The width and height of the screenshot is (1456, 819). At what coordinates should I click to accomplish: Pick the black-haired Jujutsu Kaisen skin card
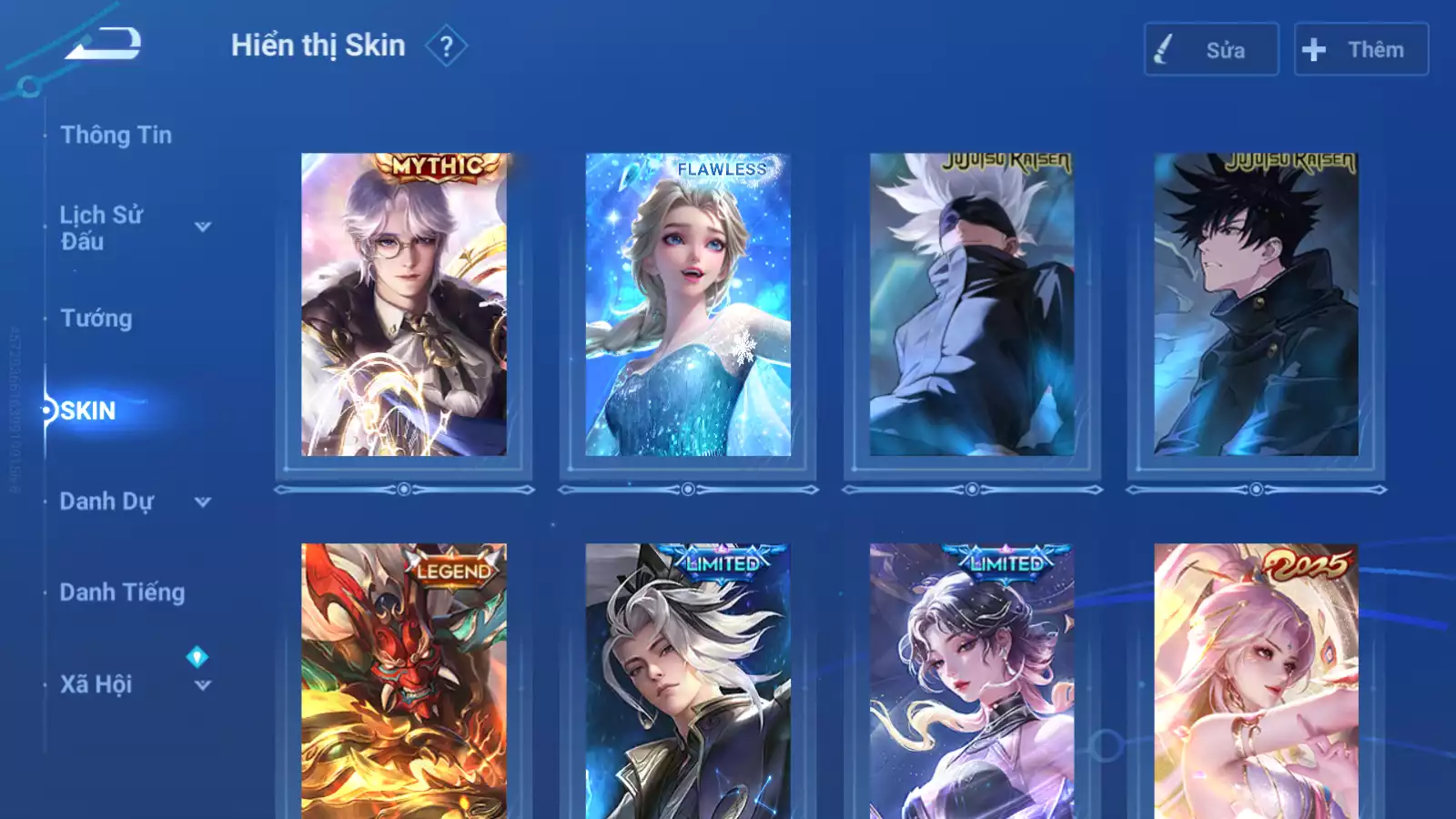1256,305
